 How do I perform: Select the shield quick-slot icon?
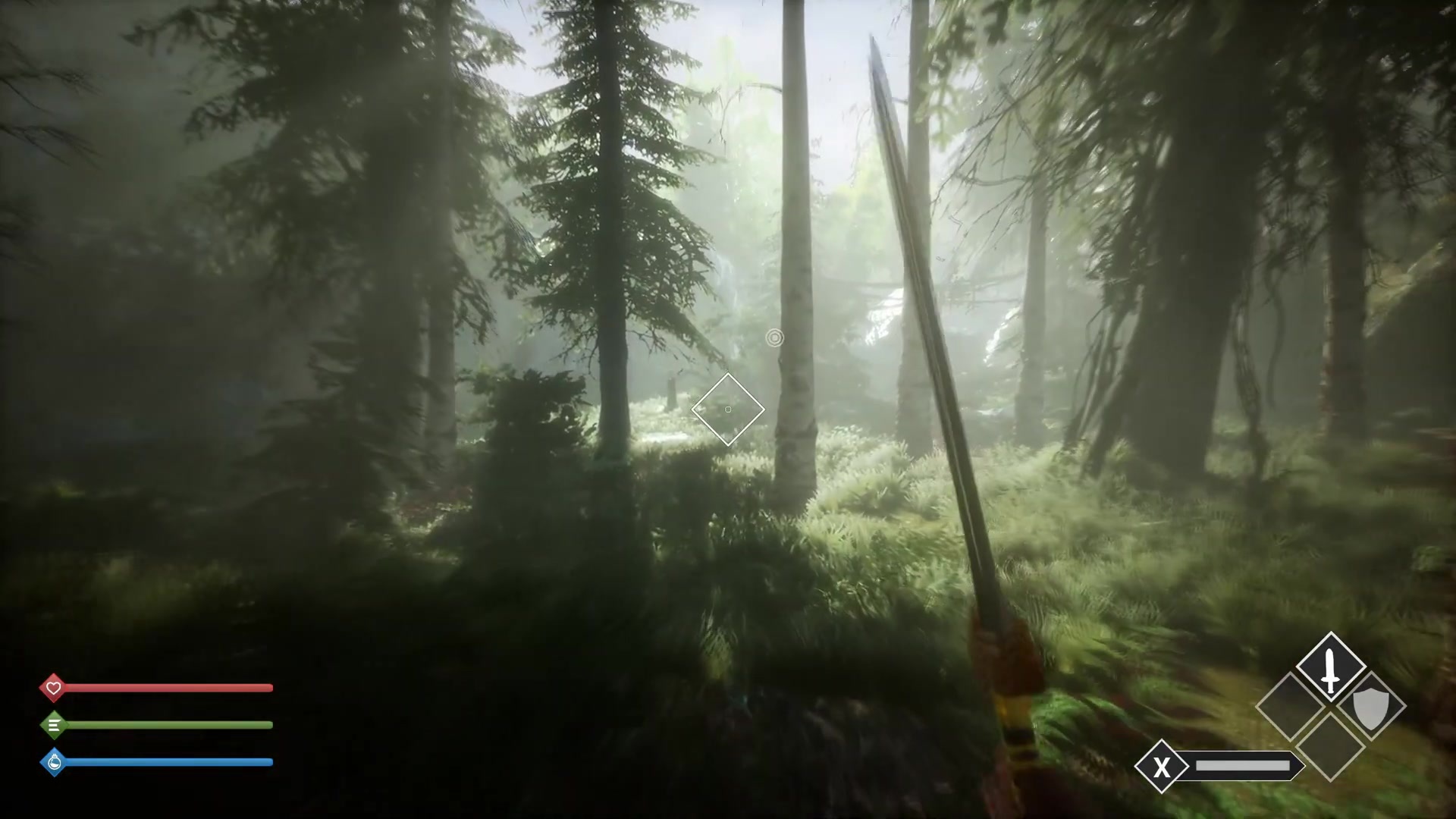(x=1370, y=708)
